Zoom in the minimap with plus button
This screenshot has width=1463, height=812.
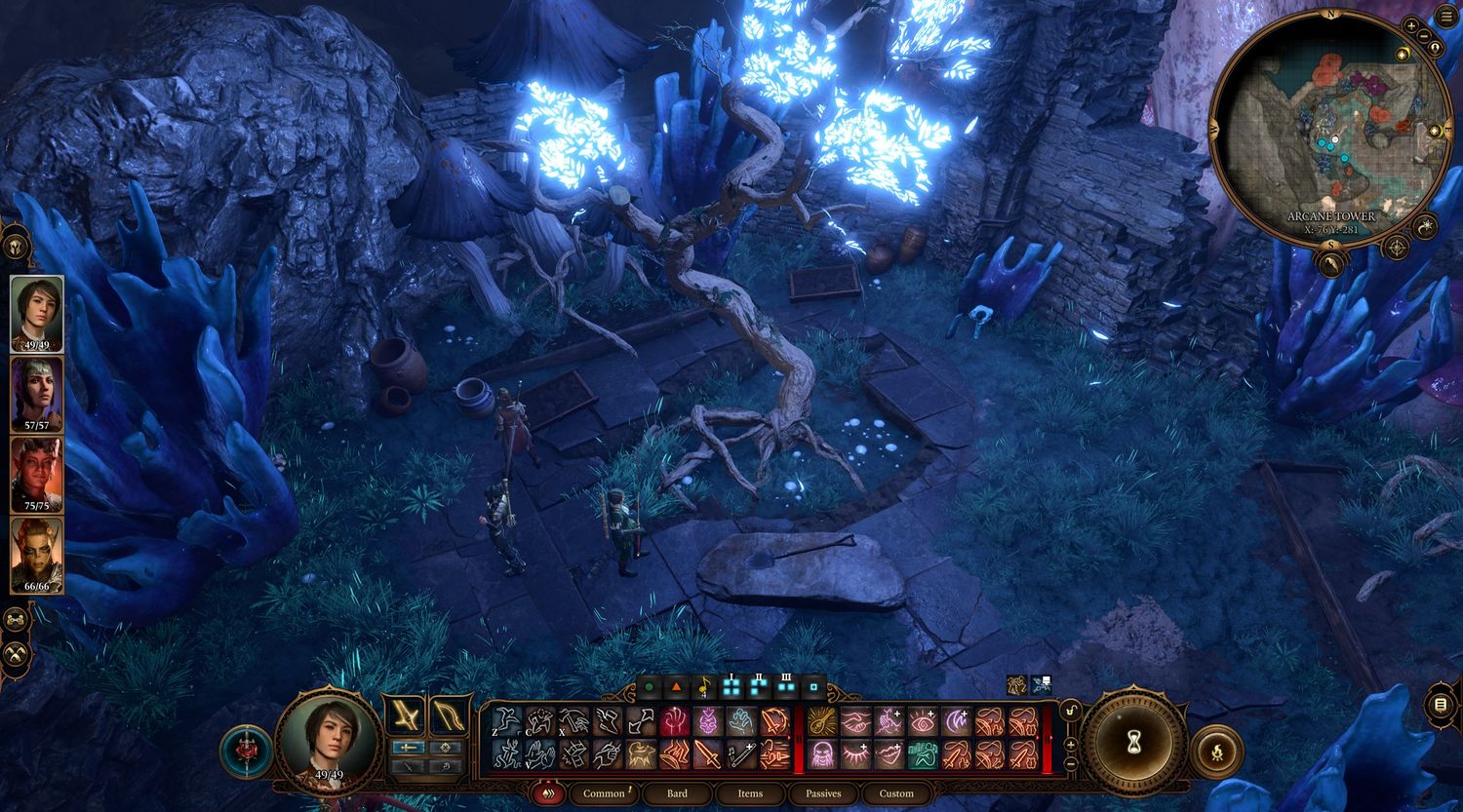point(1410,24)
